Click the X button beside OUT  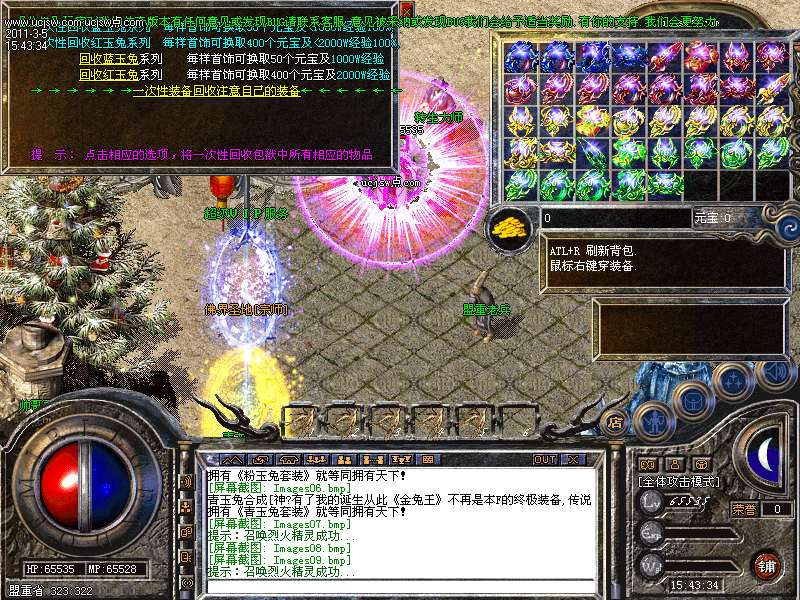[573, 459]
